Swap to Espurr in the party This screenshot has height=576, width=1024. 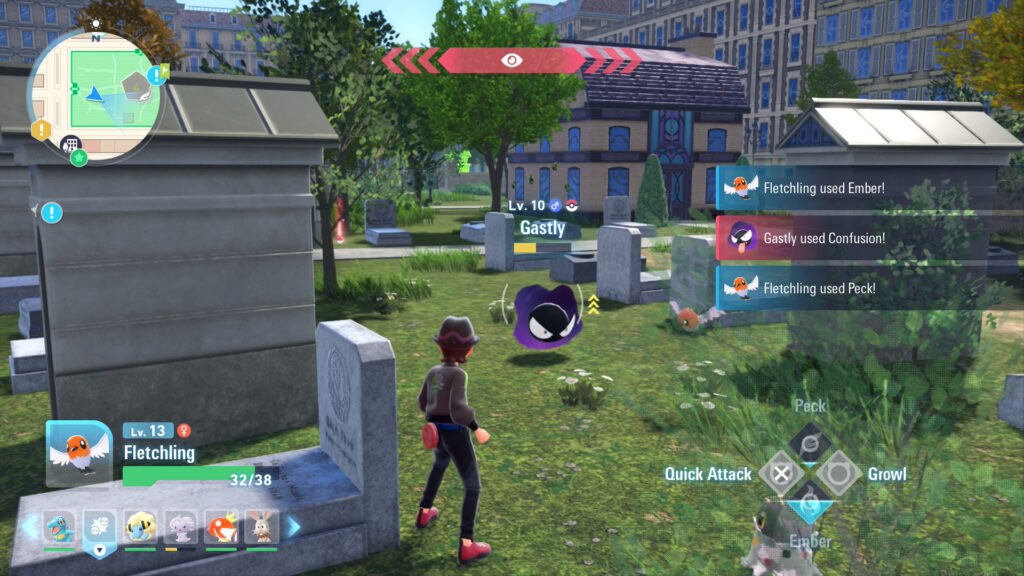click(x=180, y=526)
